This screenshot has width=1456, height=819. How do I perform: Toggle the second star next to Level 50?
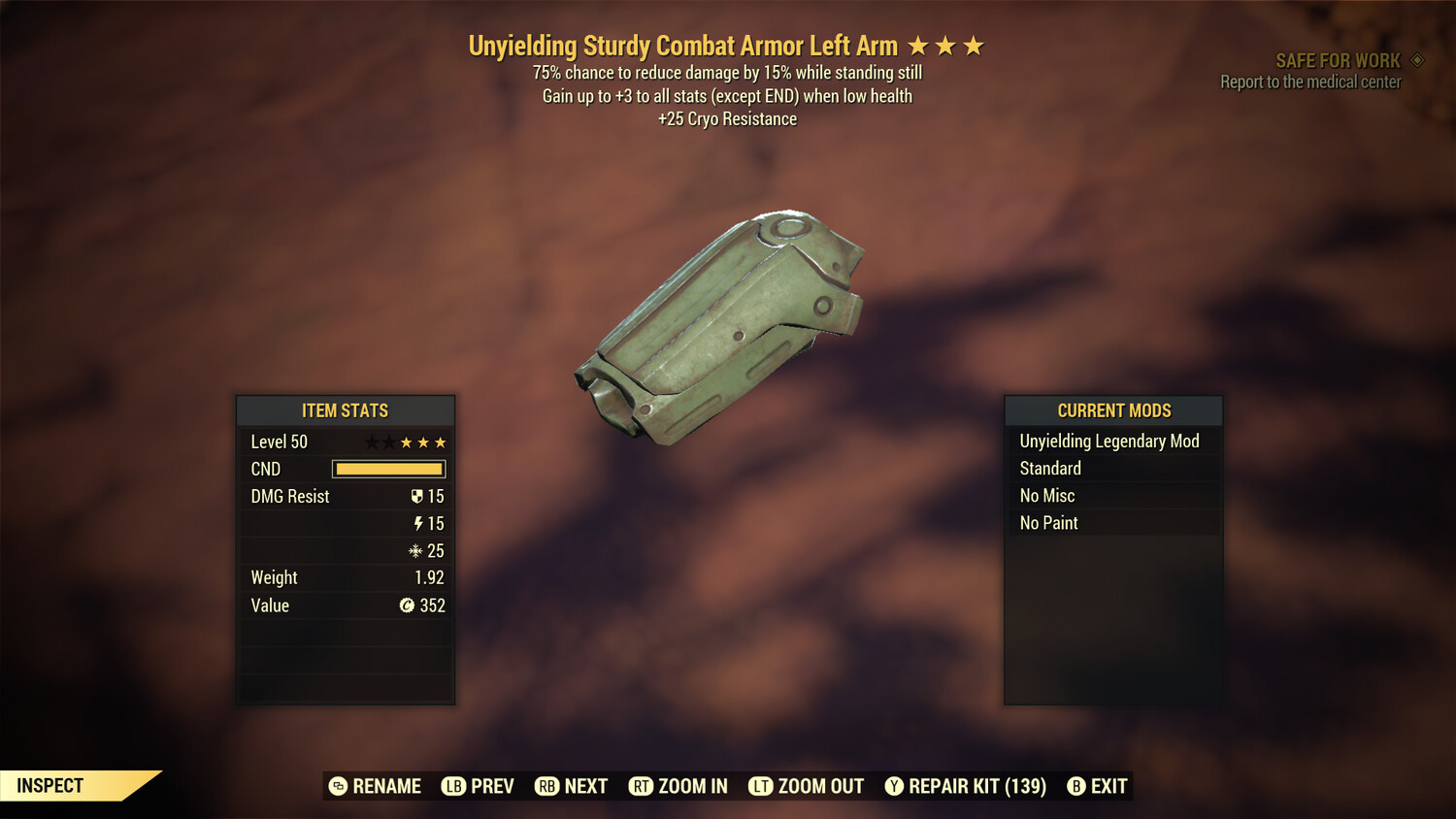tap(387, 442)
